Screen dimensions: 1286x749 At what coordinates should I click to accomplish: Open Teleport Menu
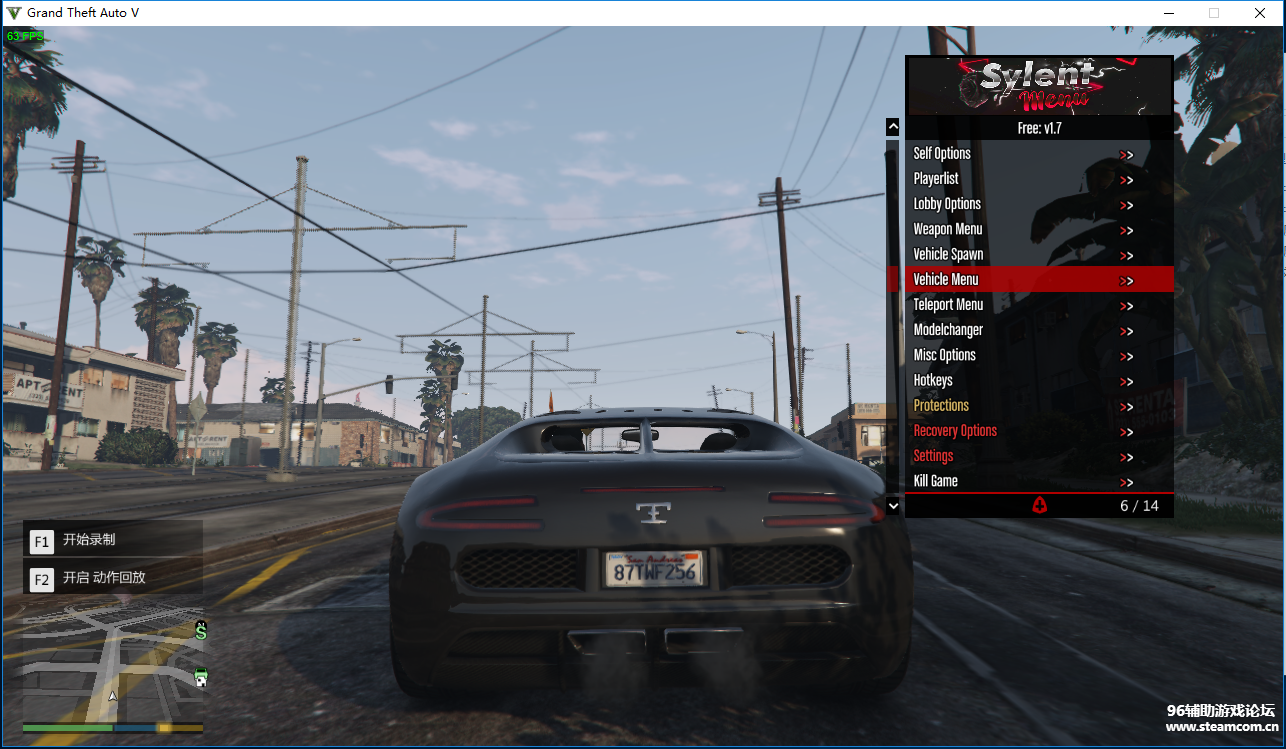[948, 305]
